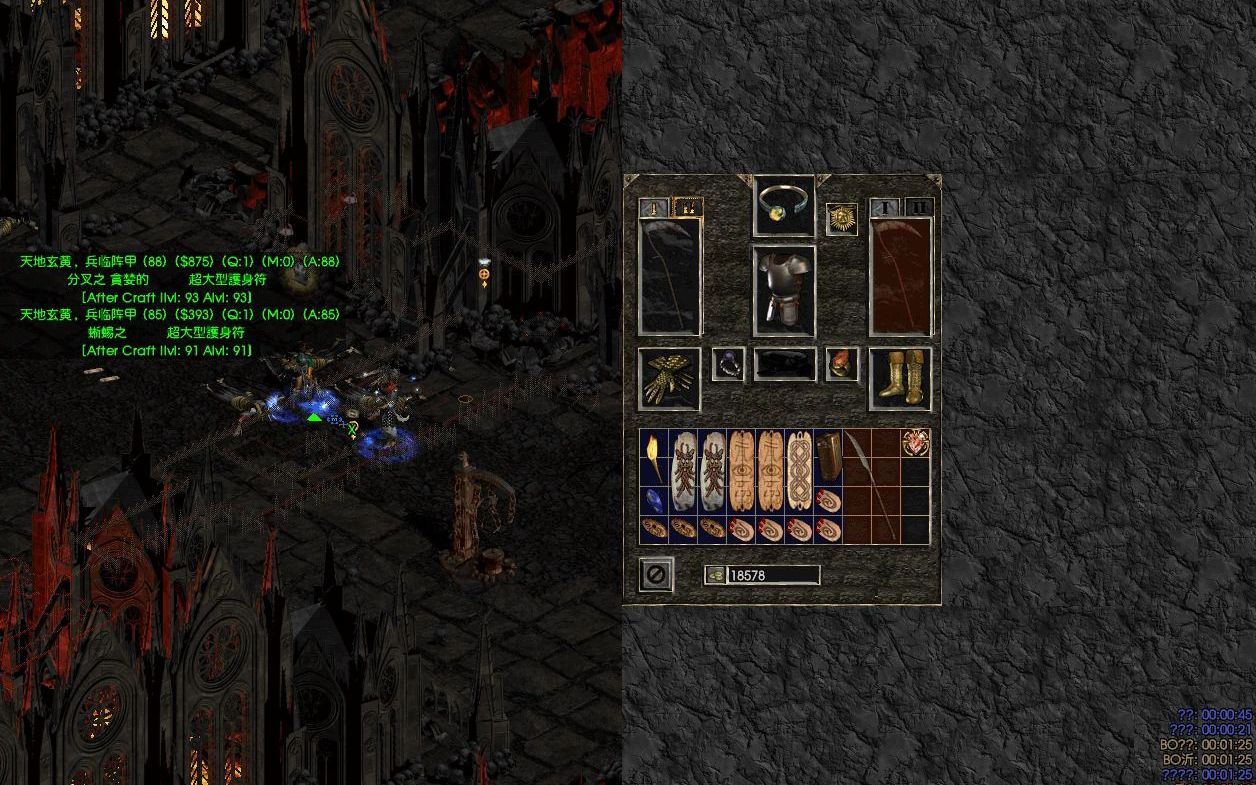Switch to left weapon set II tab

[688, 208]
